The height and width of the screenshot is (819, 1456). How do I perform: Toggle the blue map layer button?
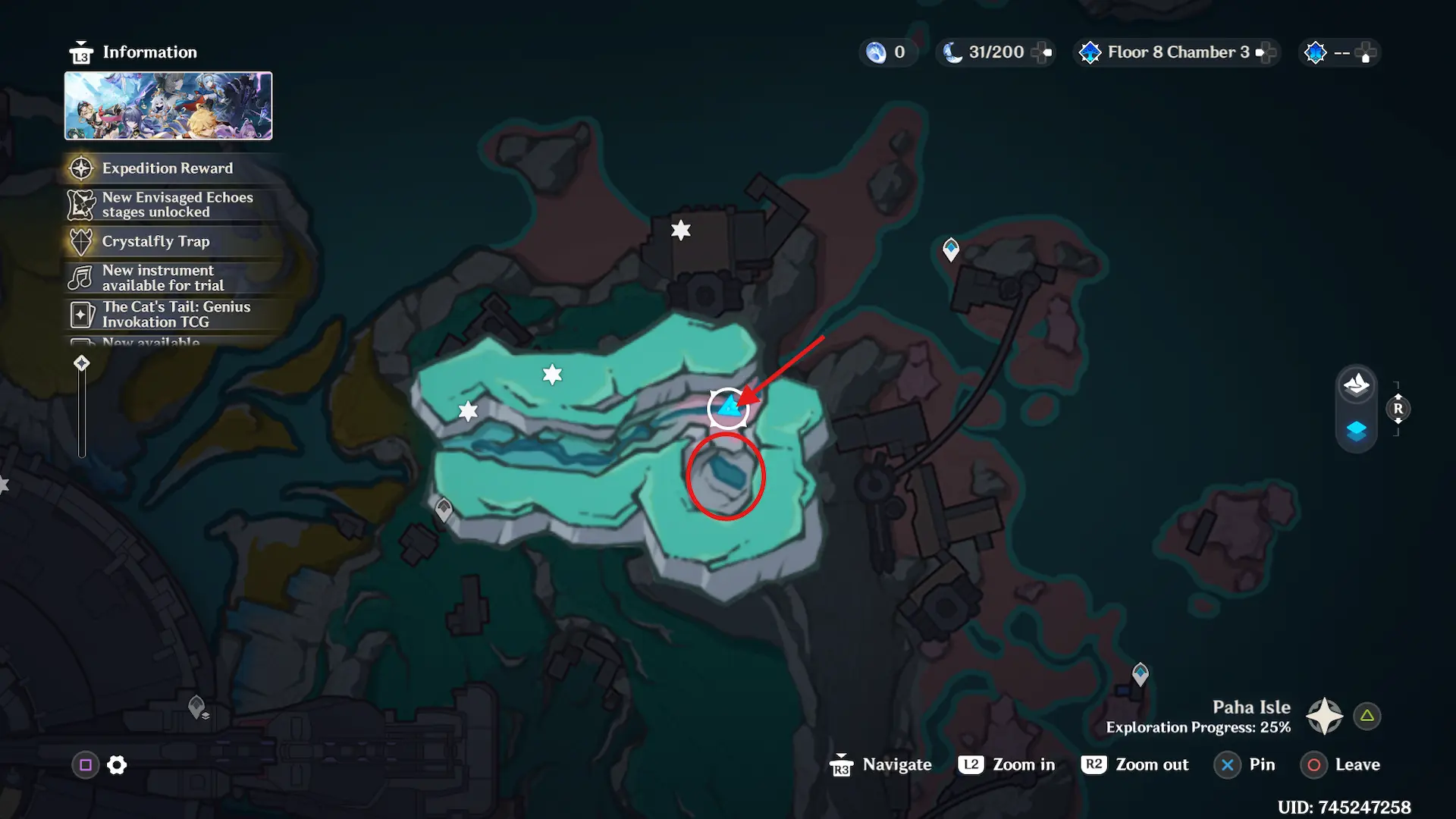click(1356, 431)
